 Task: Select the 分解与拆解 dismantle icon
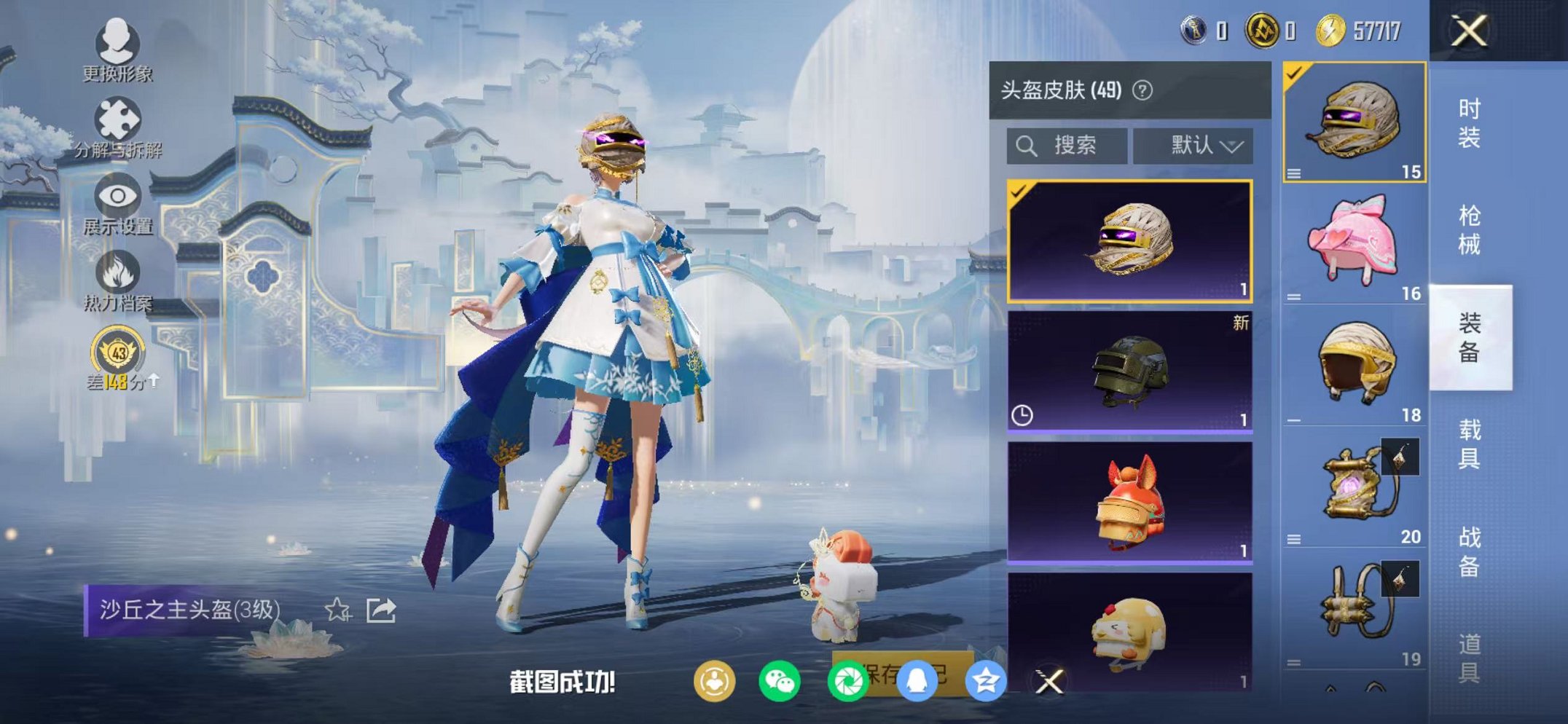(117, 120)
